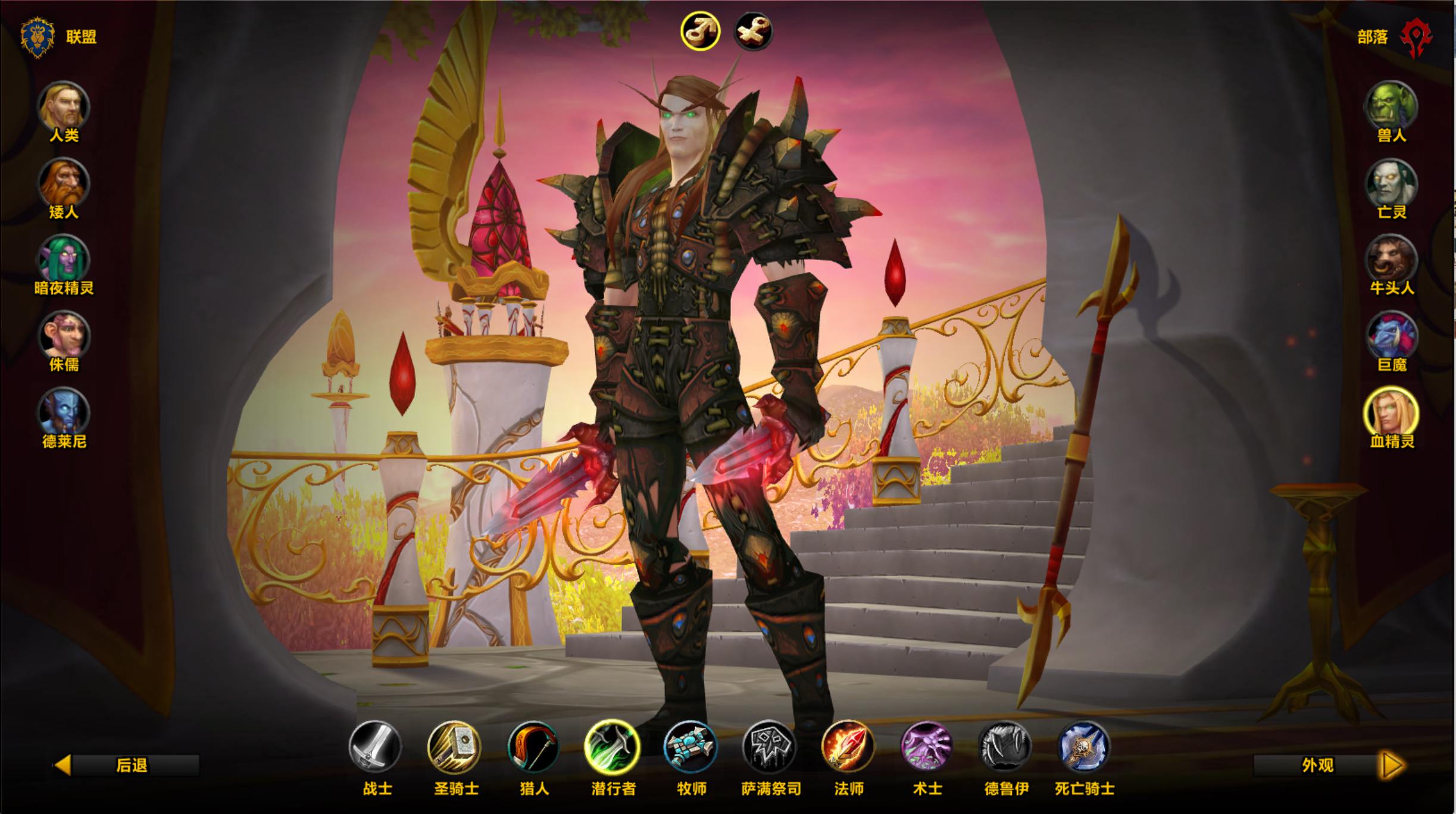Choose the 牧师 (Priest) class
Viewport: 1456px width, 814px height.
(x=690, y=746)
